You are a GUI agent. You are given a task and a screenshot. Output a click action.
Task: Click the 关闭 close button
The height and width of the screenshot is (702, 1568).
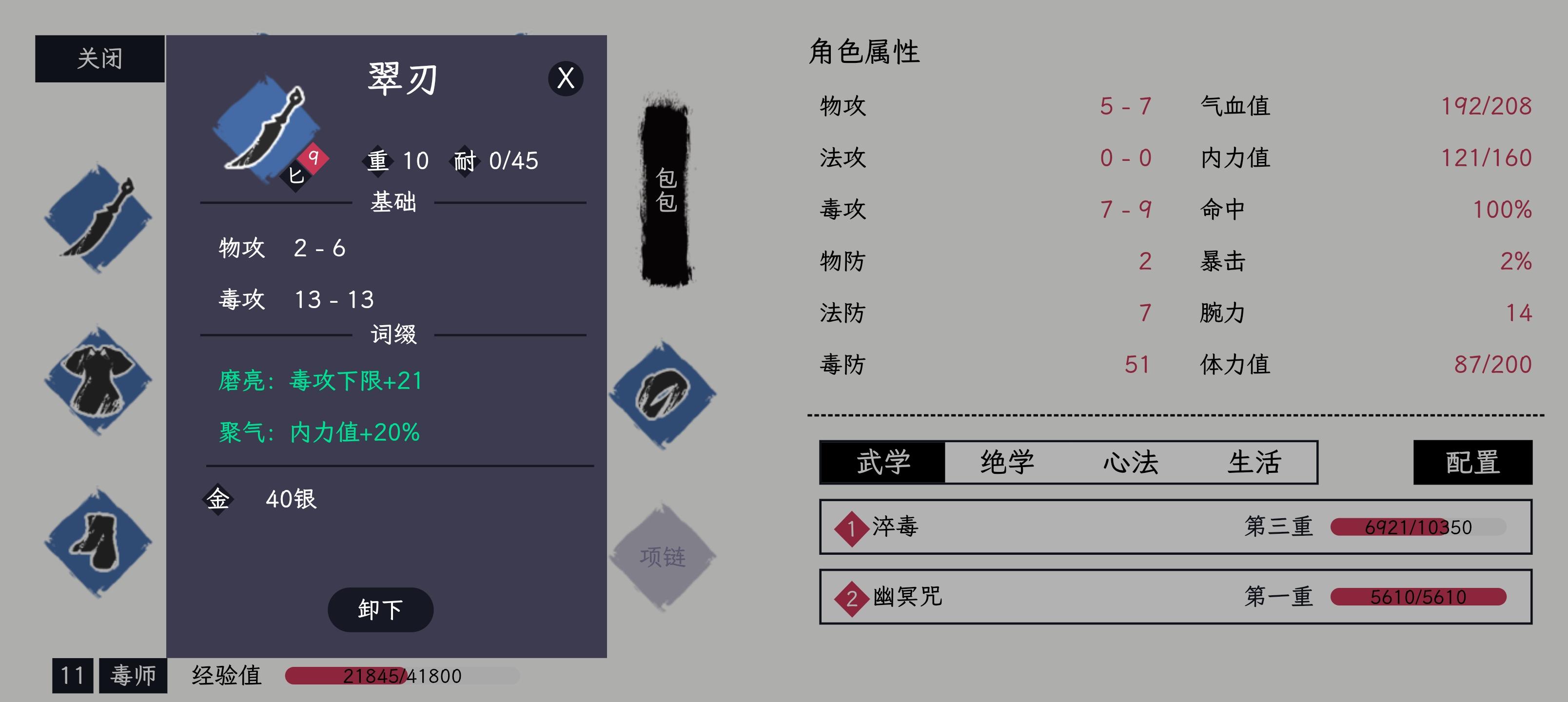(99, 58)
